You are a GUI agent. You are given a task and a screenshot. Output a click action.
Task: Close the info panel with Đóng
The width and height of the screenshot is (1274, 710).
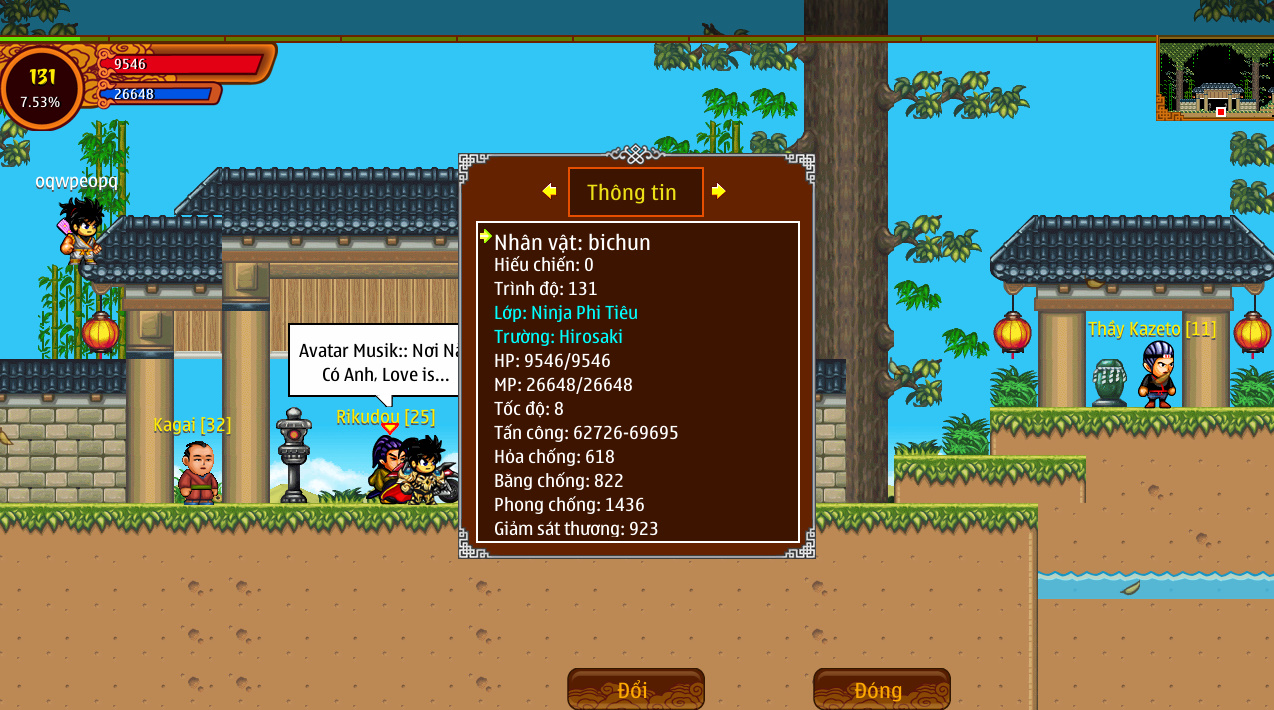(881, 689)
